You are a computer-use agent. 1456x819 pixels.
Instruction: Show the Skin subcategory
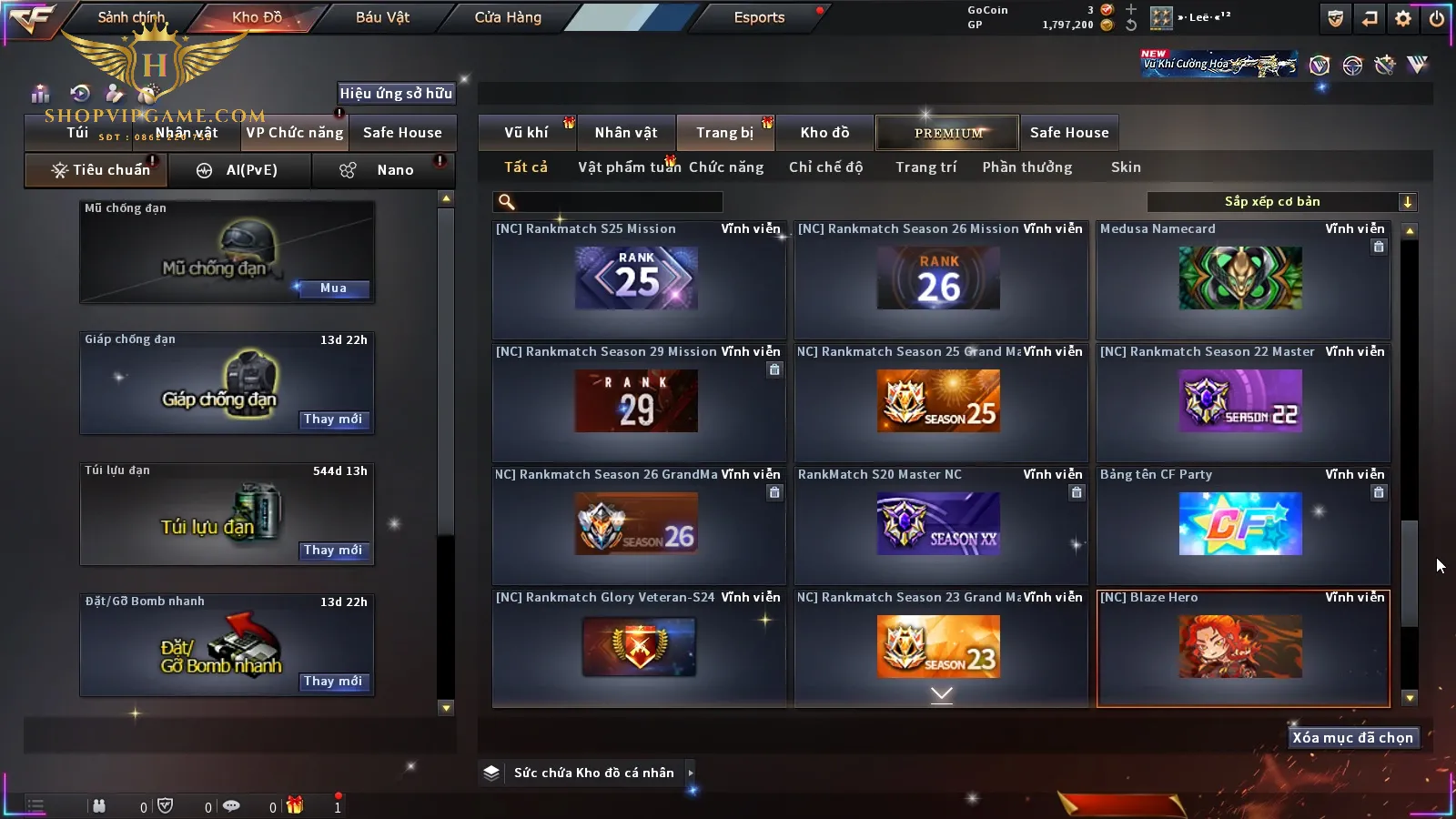pos(1126,167)
